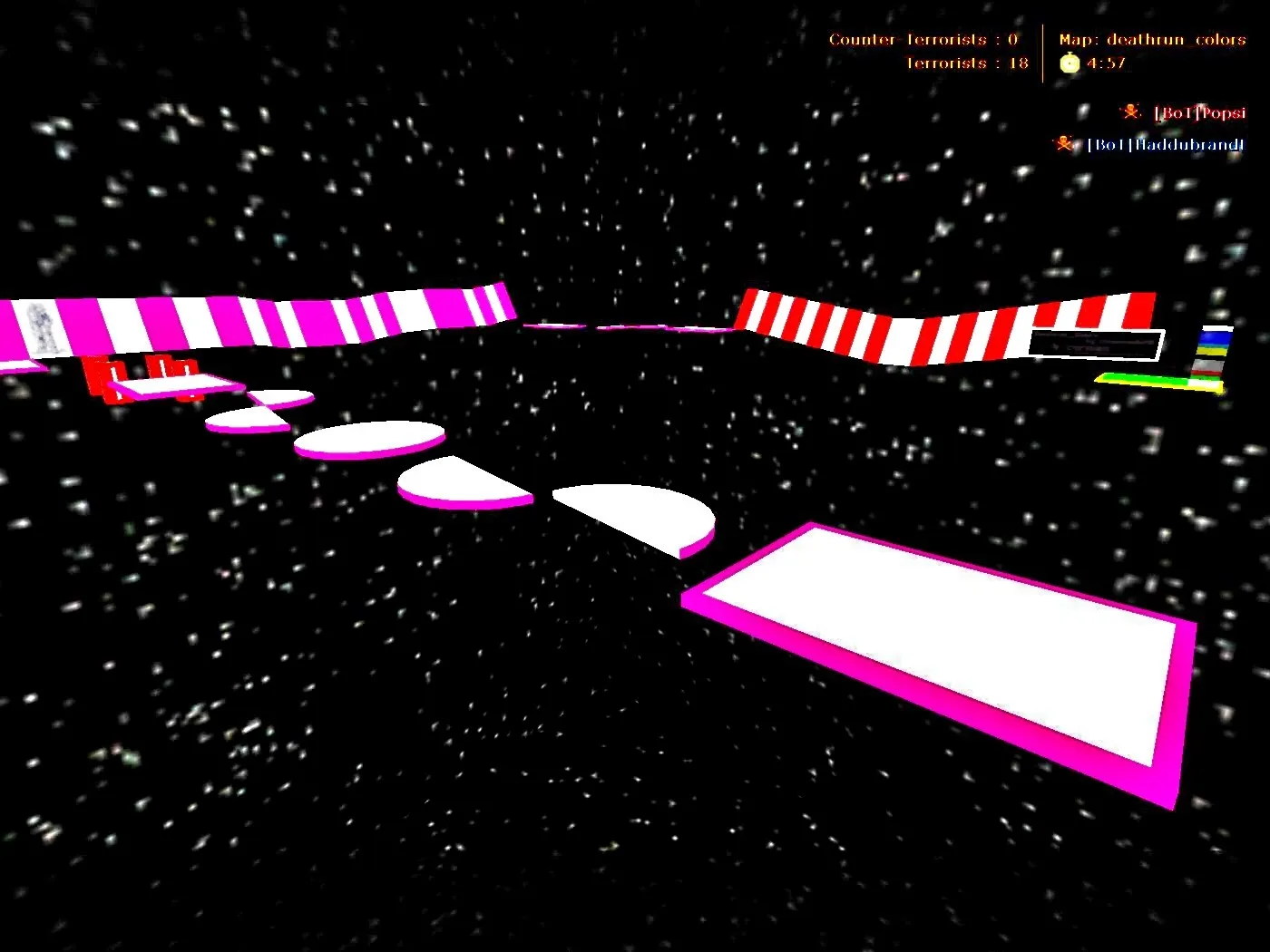
Task: Click the 4:57 countdown text
Action: [x=1104, y=63]
